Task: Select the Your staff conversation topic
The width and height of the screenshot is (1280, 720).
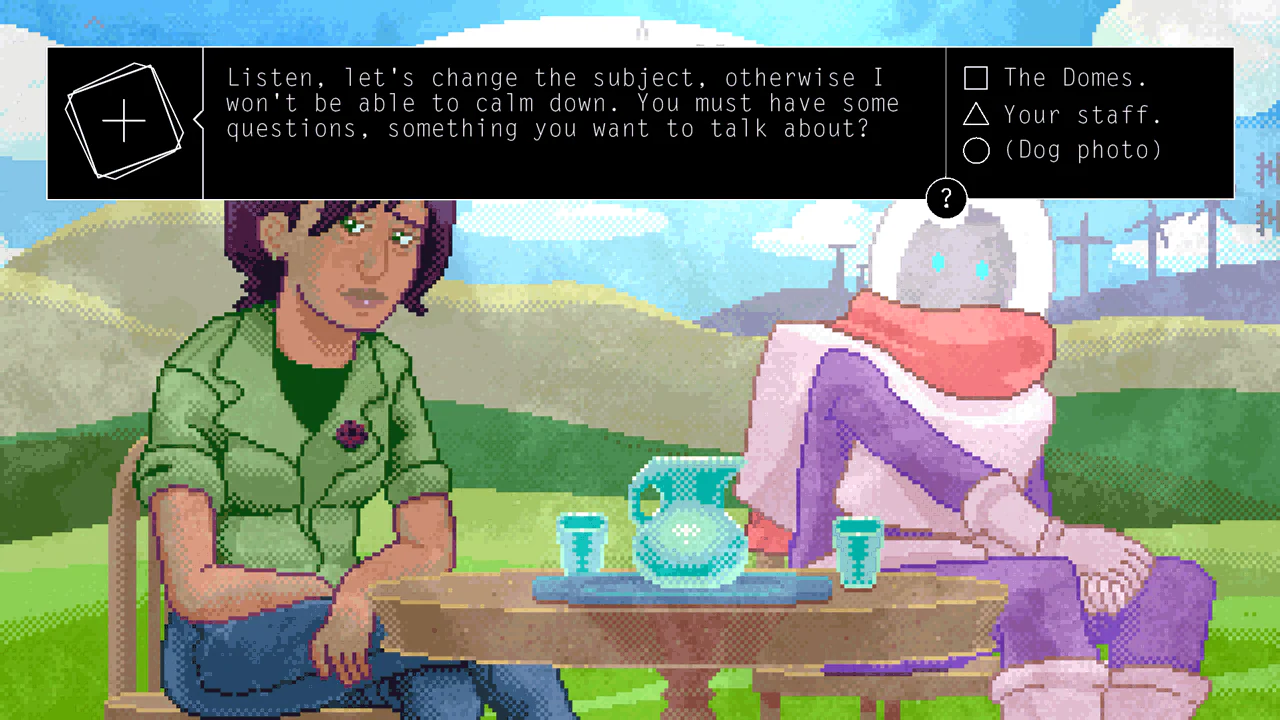Action: coord(1081,114)
